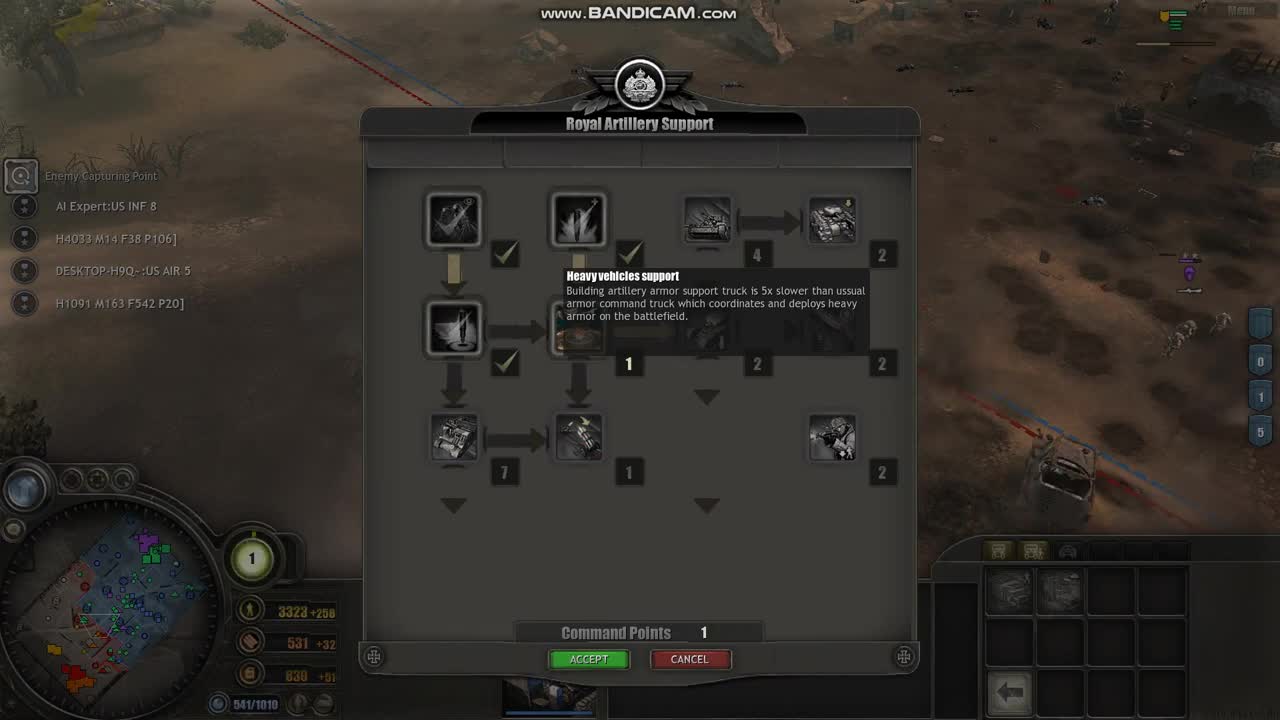1280x720 pixels.
Task: Select the soldier ability icon costing 2 points
Action: (833, 437)
